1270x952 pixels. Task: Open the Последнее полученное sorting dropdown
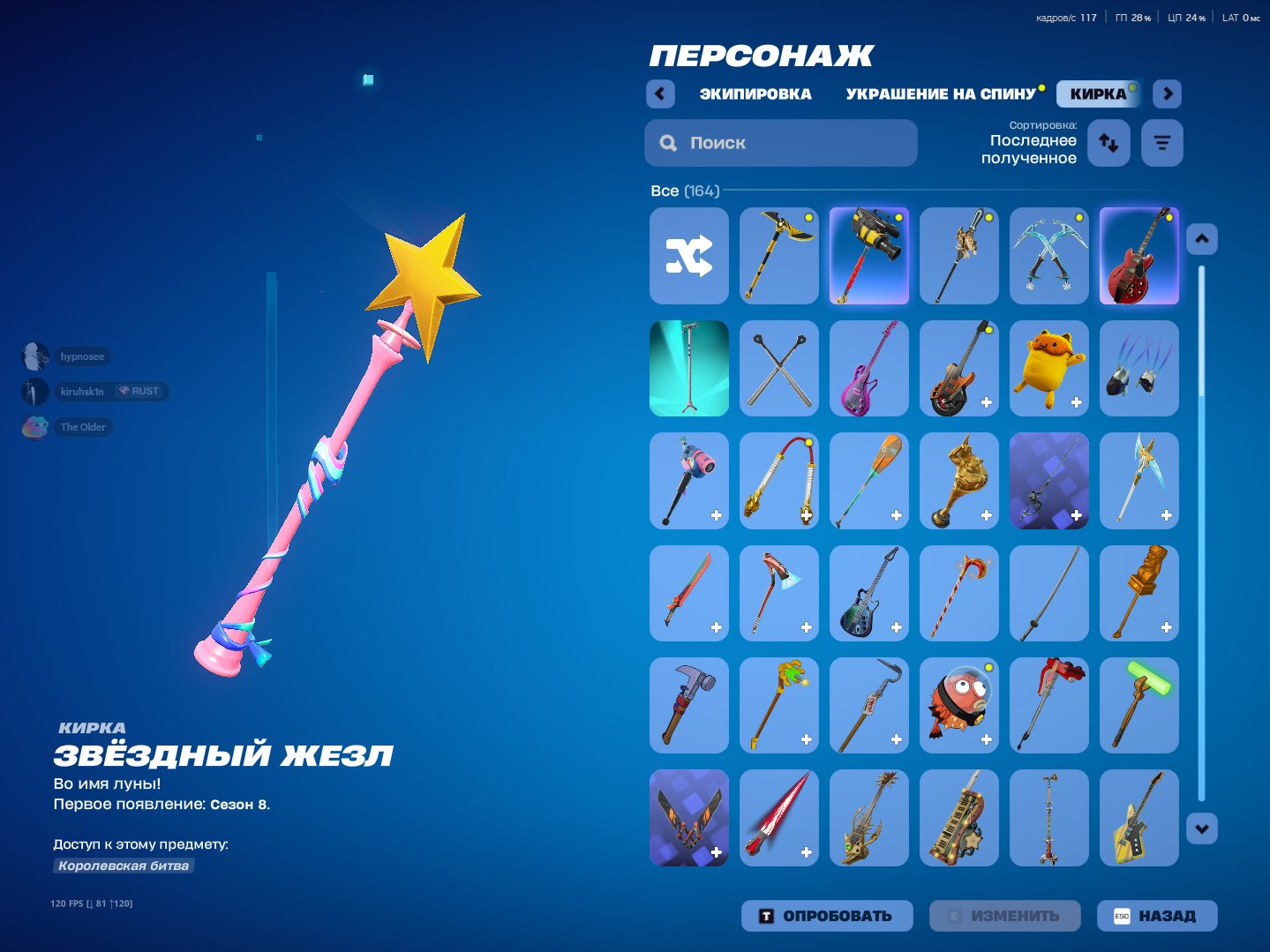(1033, 148)
